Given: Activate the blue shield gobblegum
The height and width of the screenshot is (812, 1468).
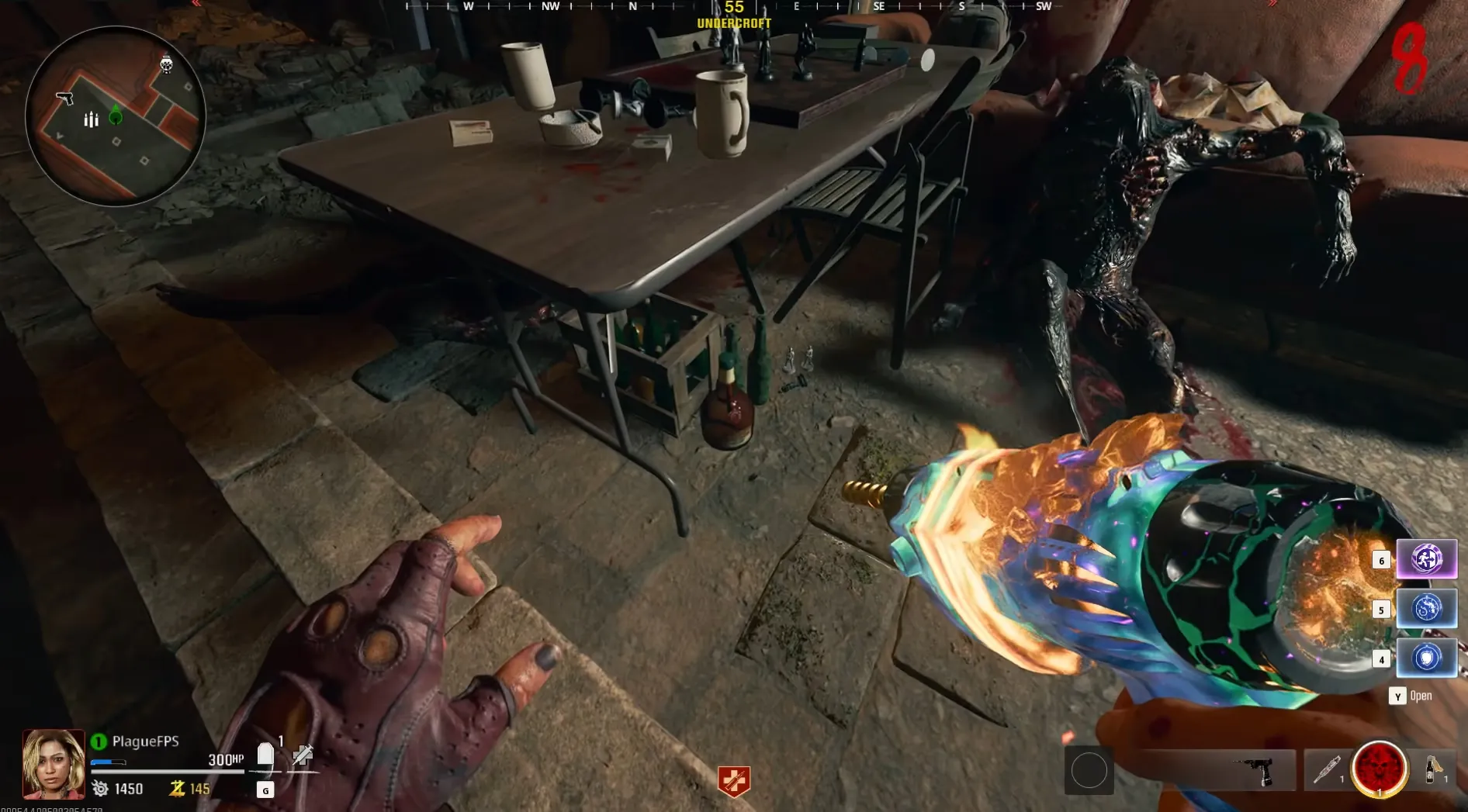Looking at the screenshot, I should click(x=1426, y=658).
